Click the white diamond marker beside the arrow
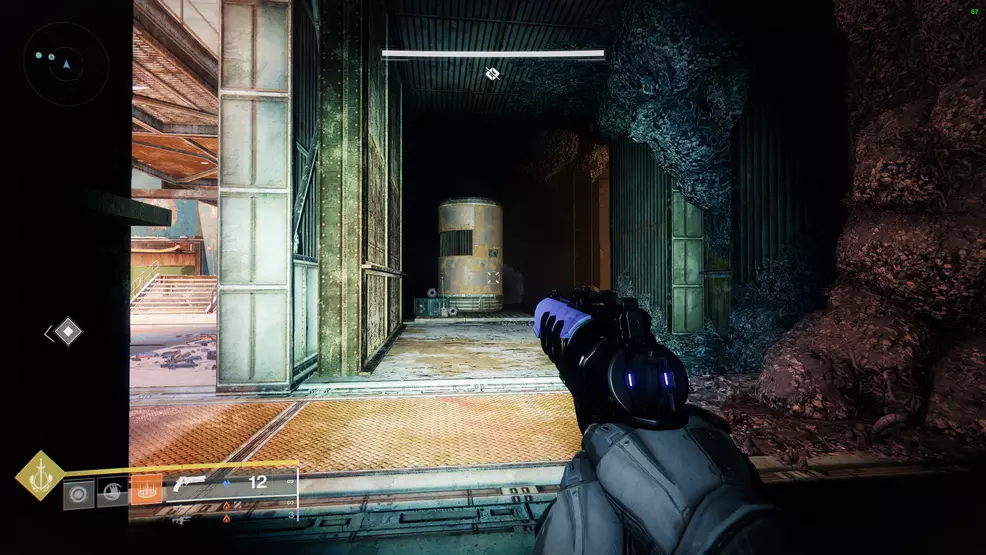986x555 pixels. coord(68,332)
